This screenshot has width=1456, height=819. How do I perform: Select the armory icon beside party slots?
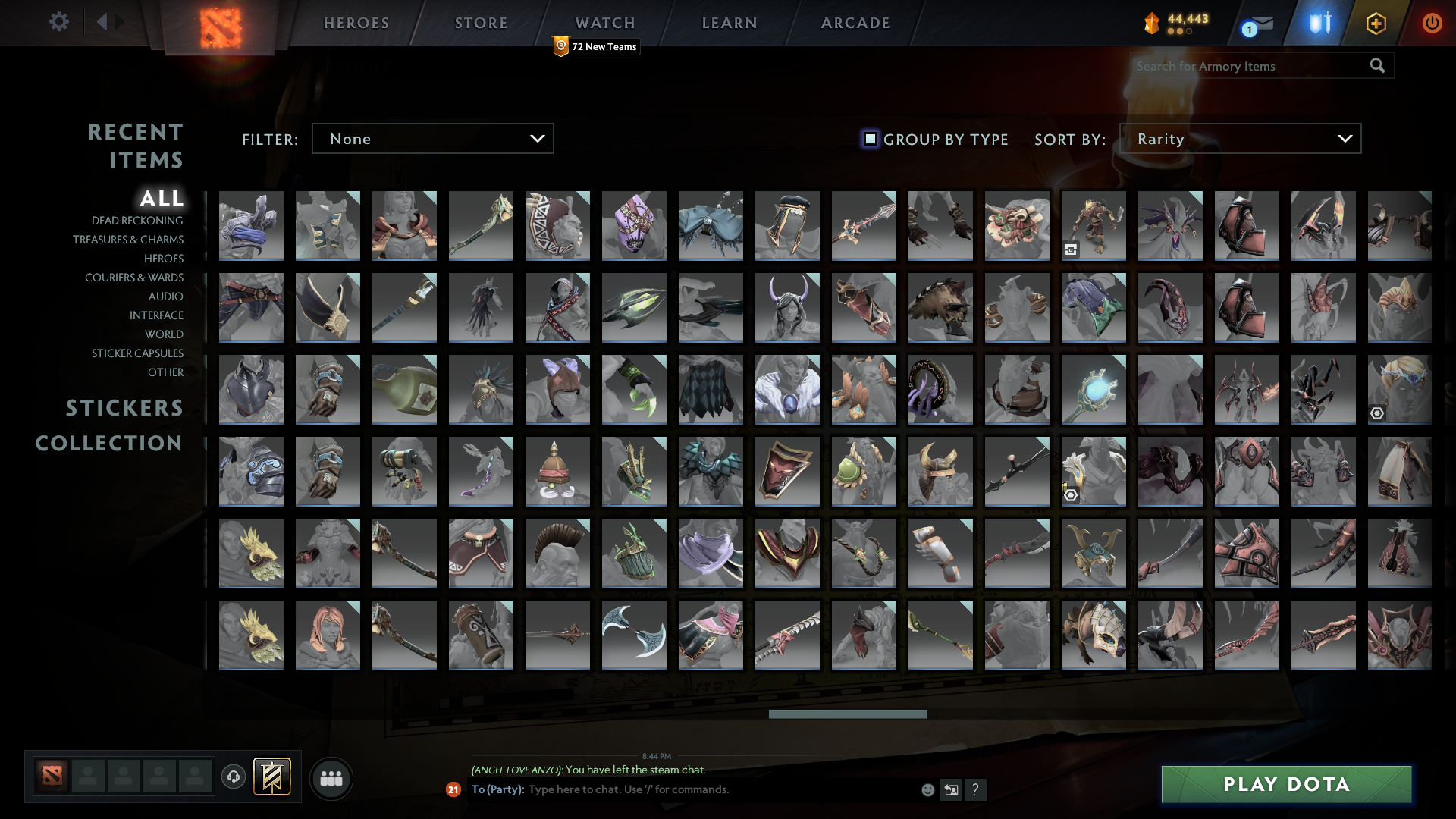click(273, 777)
